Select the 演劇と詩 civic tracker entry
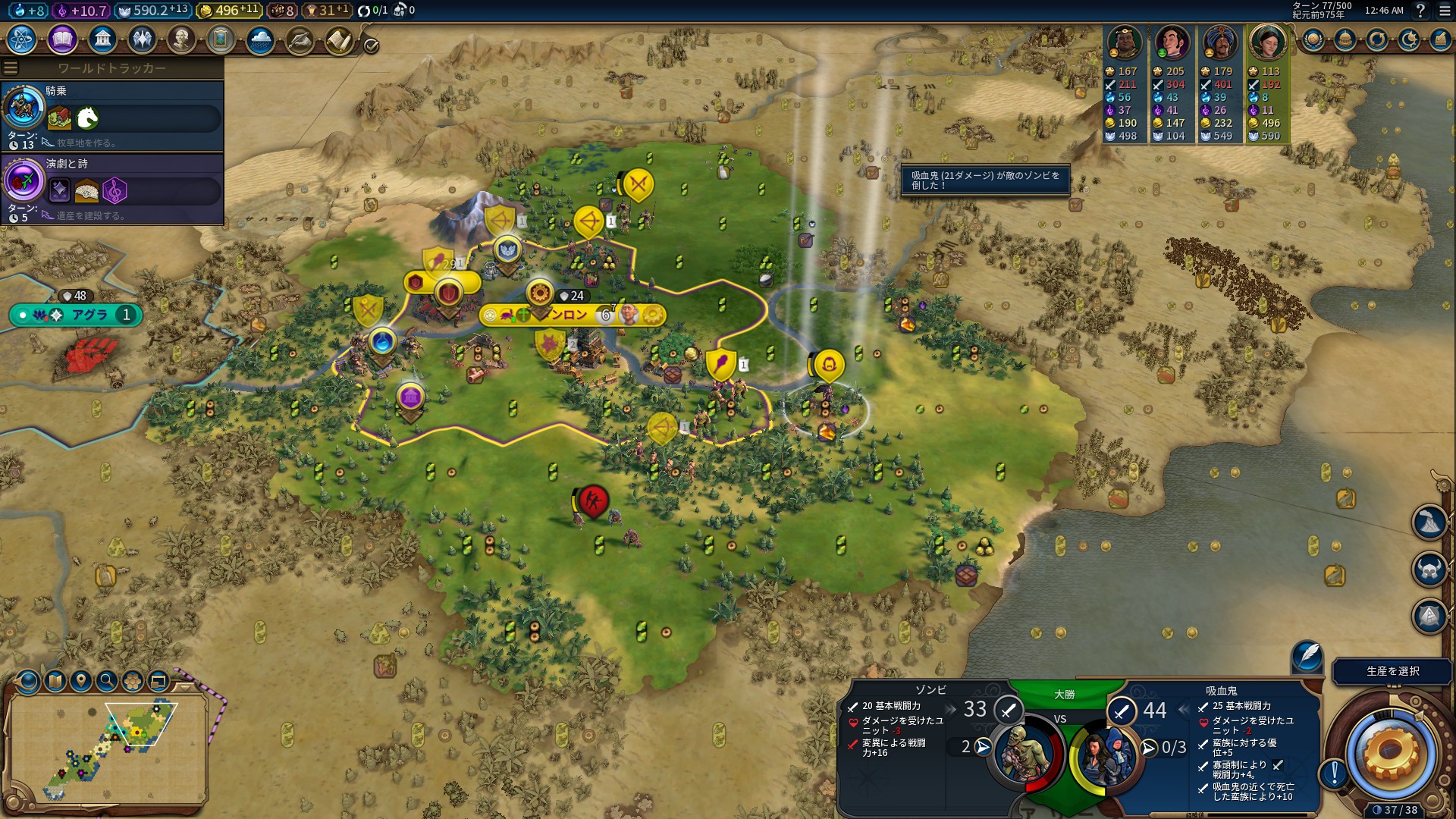Viewport: 1456px width, 819px height. point(112,188)
